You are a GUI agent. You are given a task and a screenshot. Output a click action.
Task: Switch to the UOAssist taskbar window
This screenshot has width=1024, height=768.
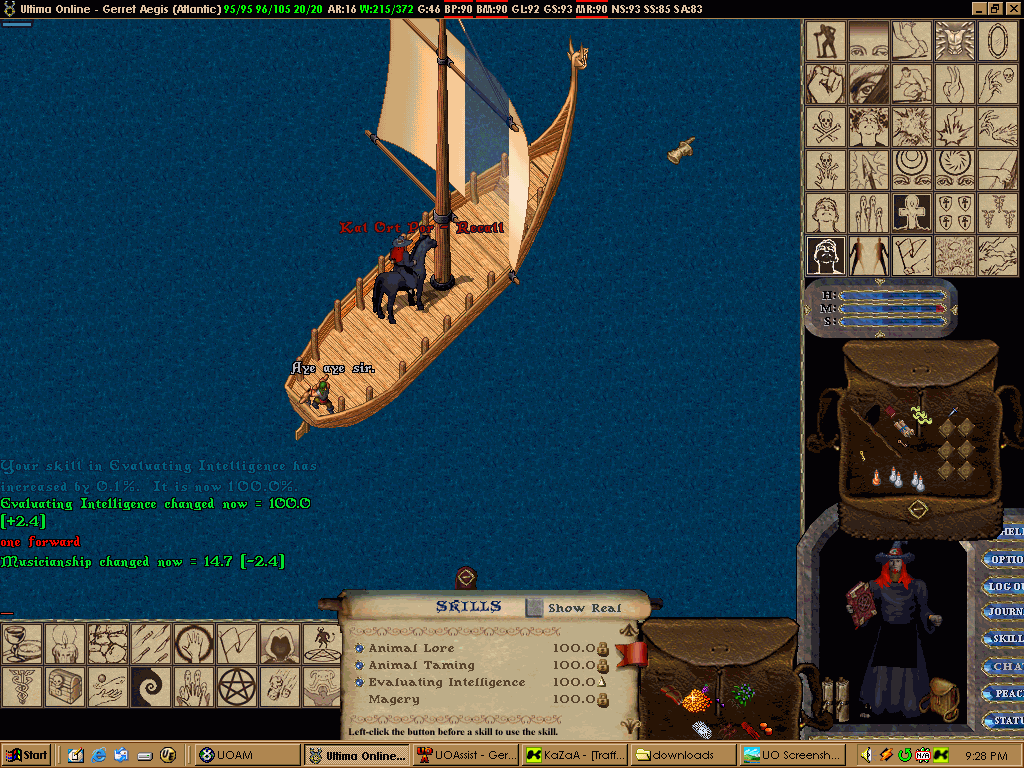click(465, 755)
